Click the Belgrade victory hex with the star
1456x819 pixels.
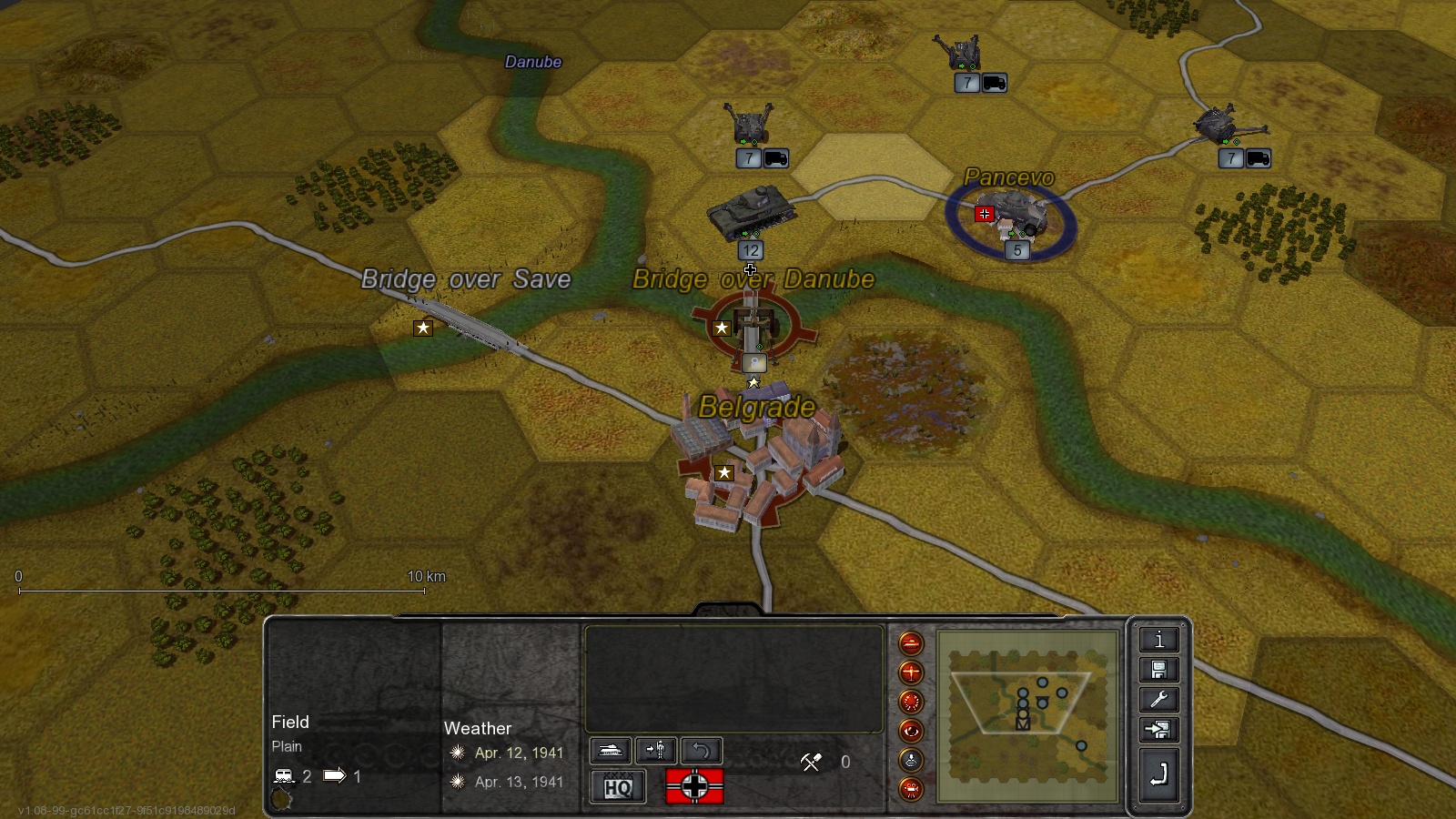pos(723,472)
